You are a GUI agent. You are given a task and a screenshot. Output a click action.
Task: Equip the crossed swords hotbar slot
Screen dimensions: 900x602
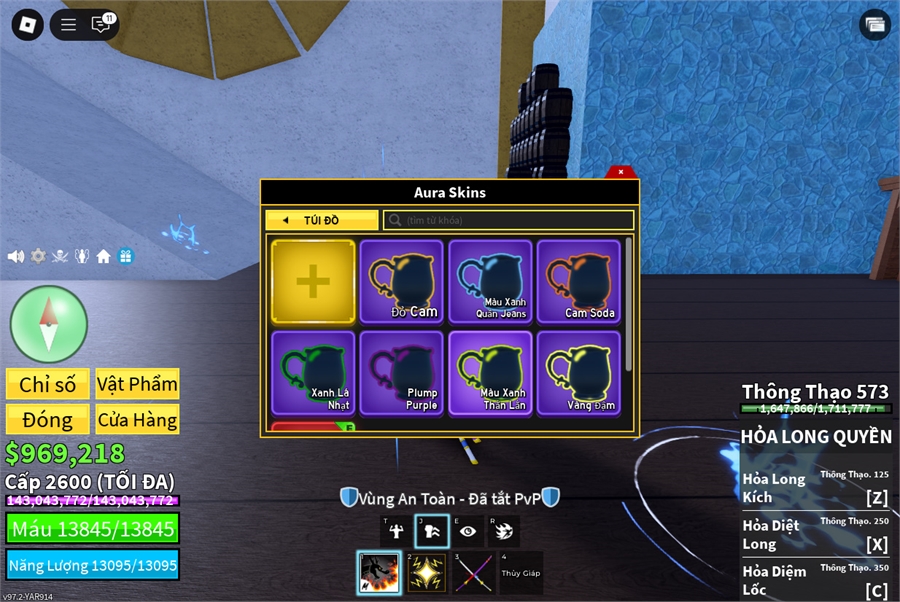click(x=473, y=573)
